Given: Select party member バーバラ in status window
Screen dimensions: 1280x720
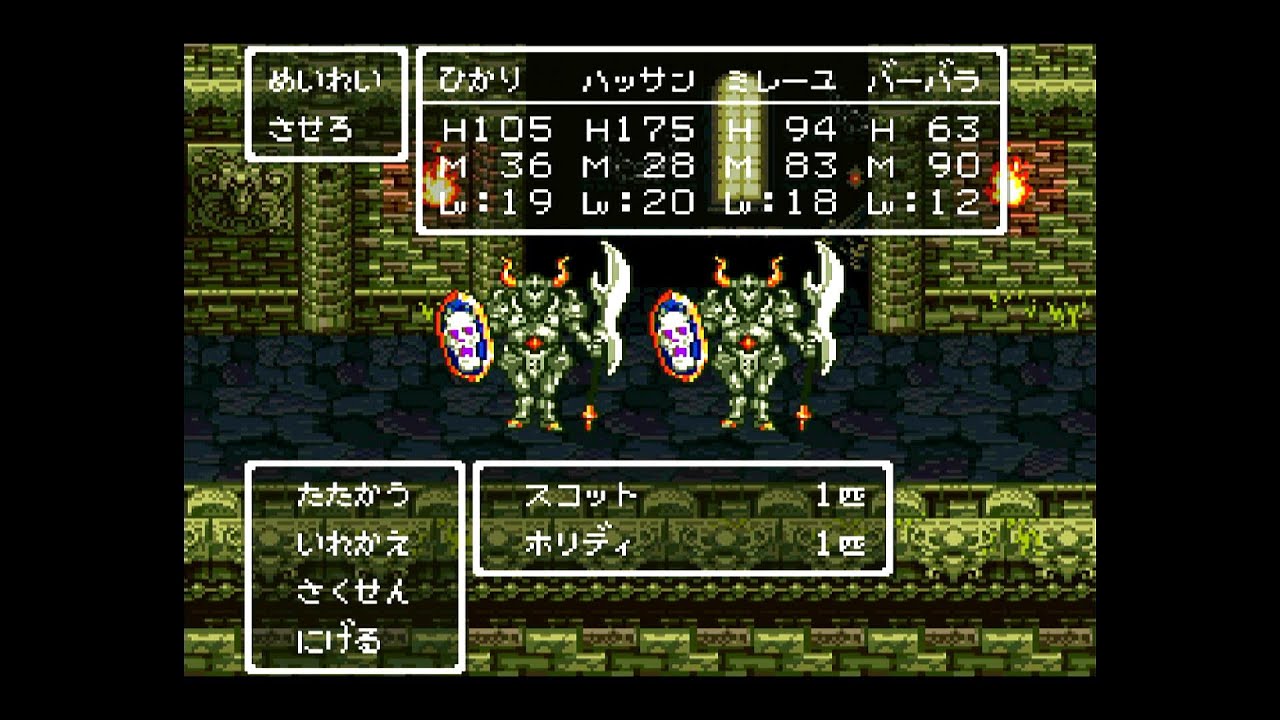Looking at the screenshot, I should click(922, 81).
